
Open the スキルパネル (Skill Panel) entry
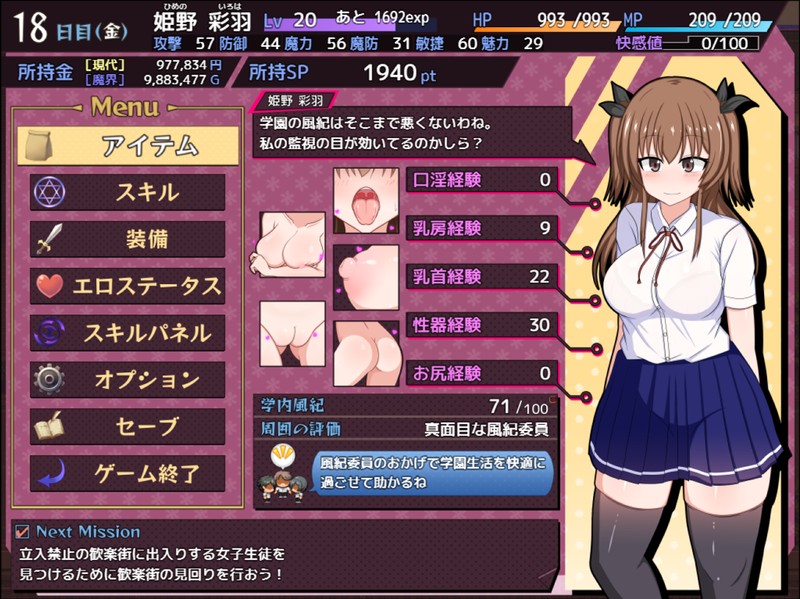click(x=128, y=333)
